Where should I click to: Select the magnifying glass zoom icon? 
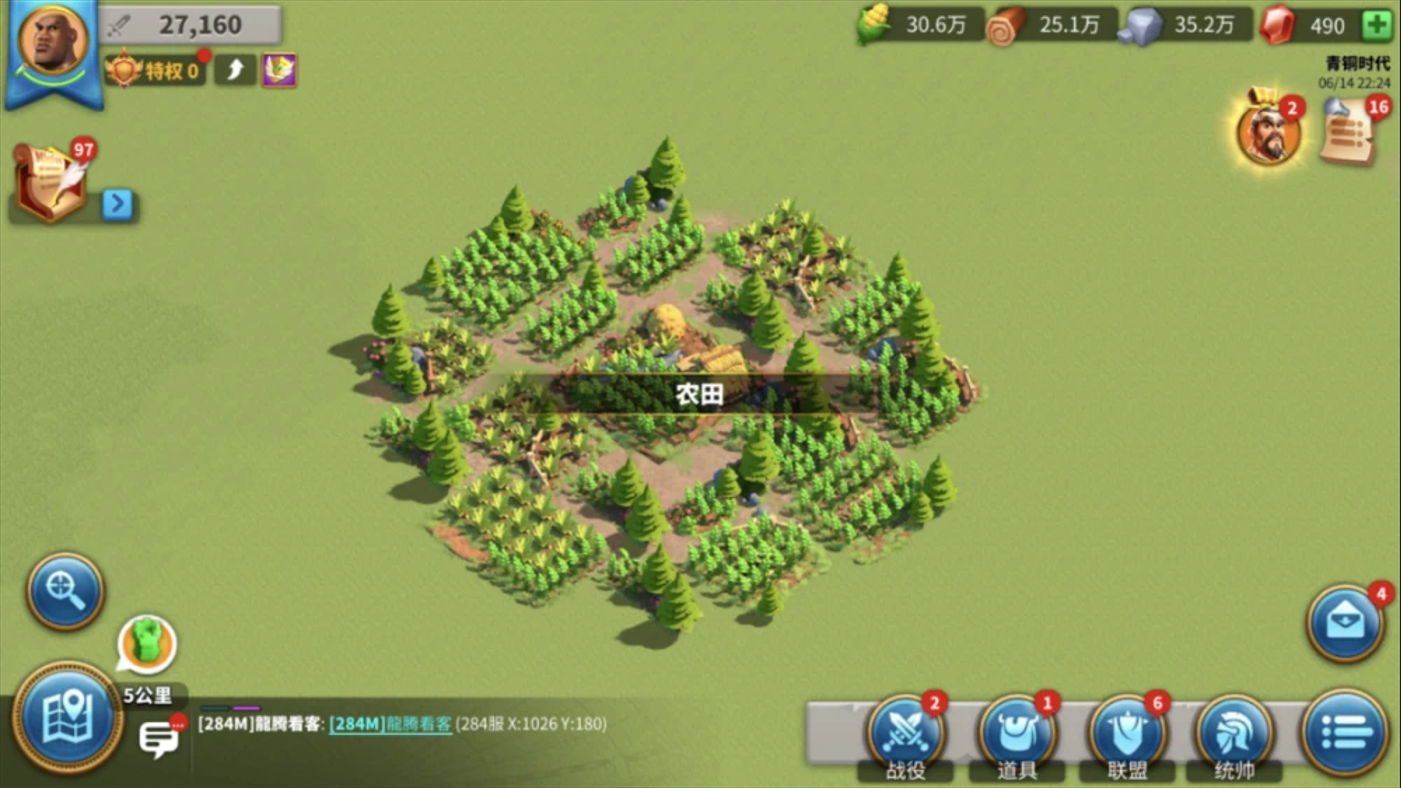[x=64, y=591]
